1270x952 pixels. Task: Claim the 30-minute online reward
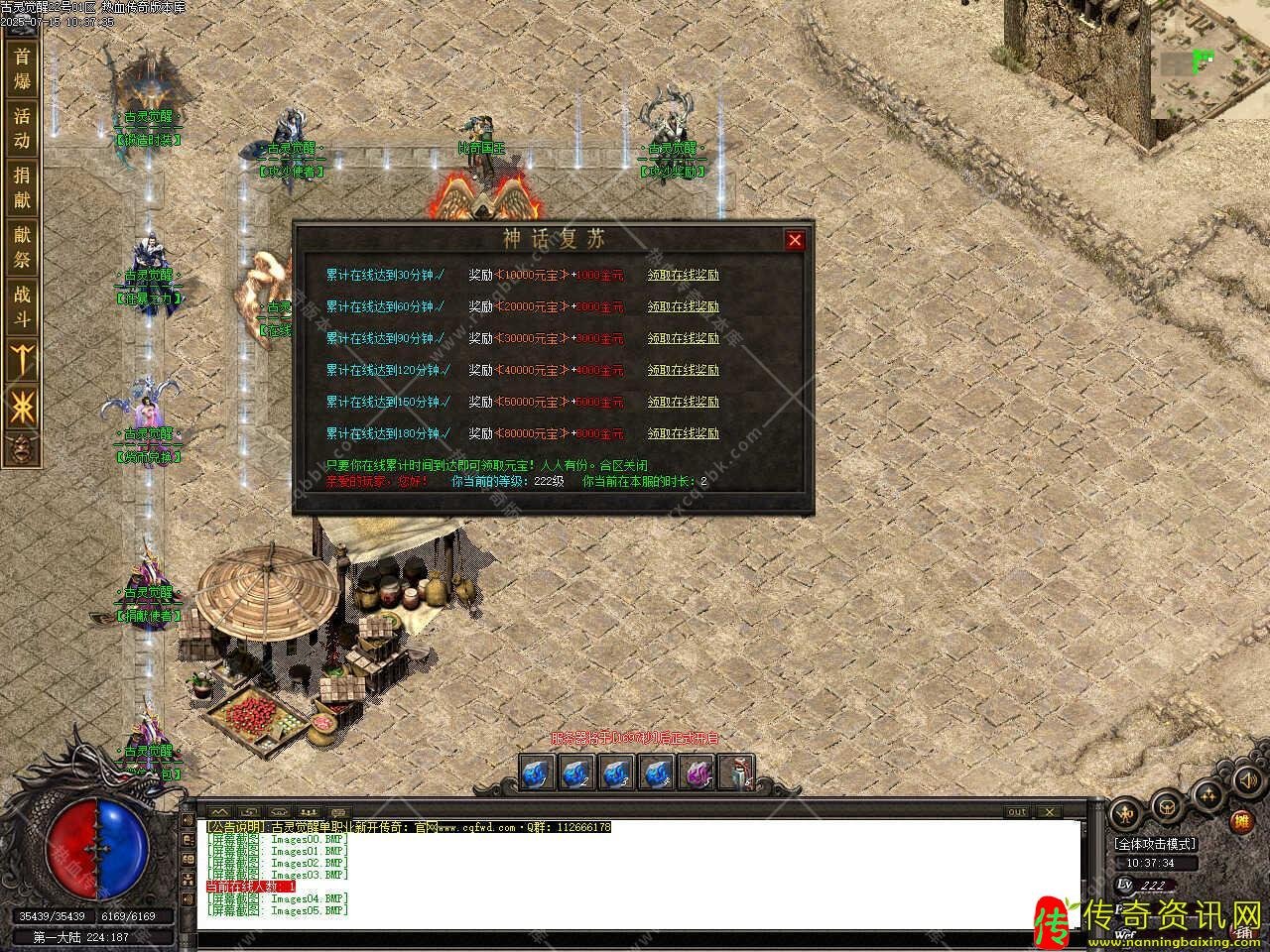click(684, 275)
